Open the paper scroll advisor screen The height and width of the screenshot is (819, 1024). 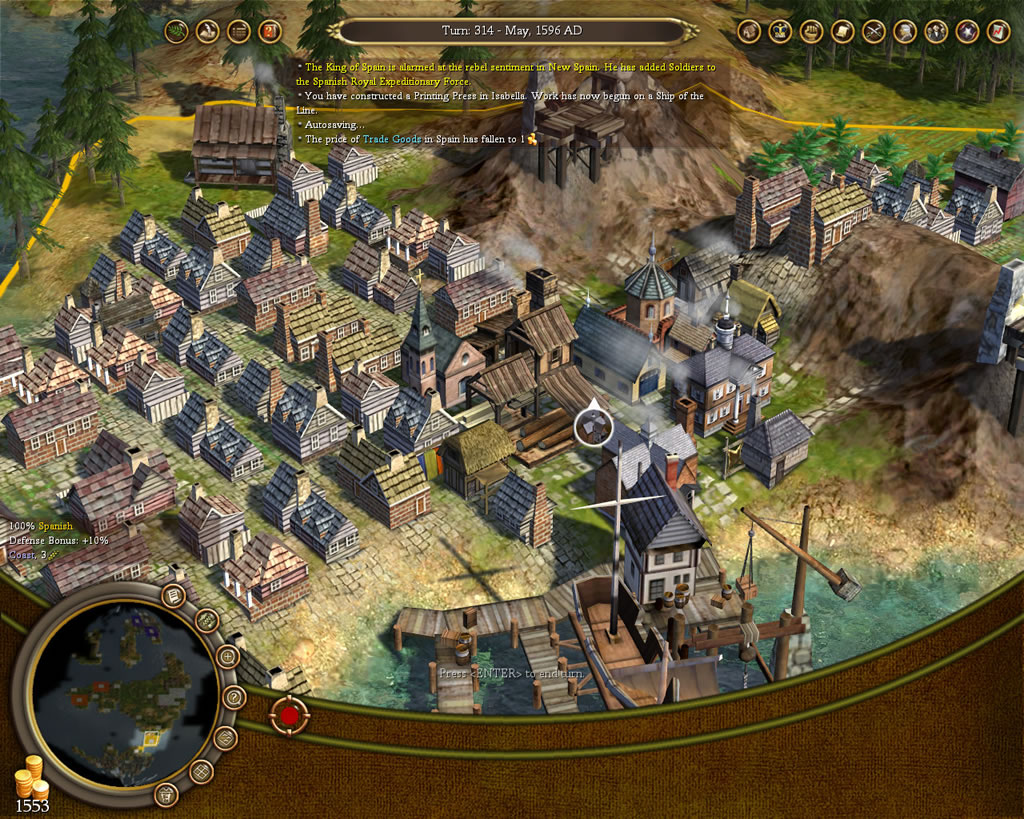click(842, 31)
